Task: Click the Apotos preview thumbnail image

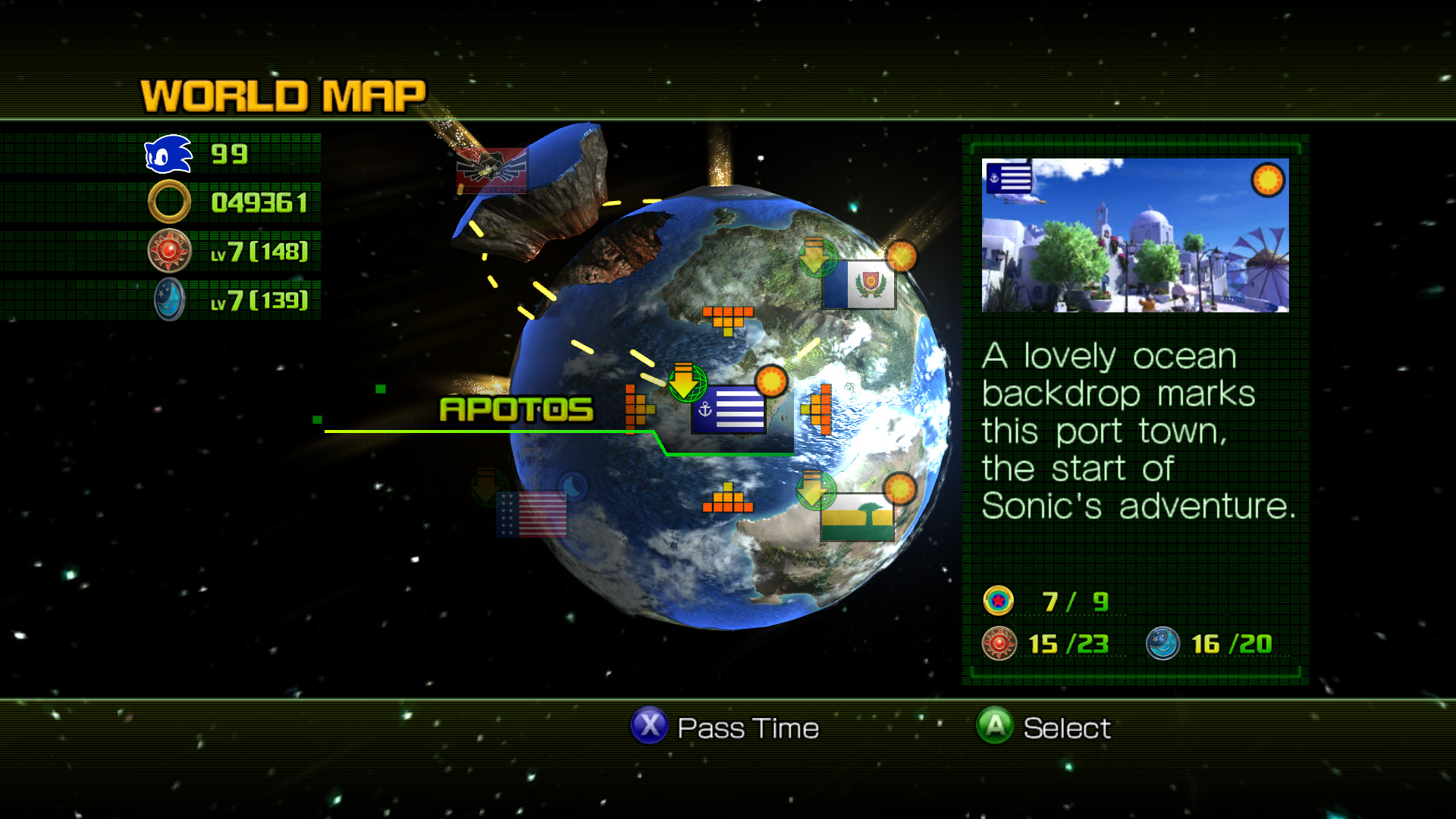Action: point(1134,237)
